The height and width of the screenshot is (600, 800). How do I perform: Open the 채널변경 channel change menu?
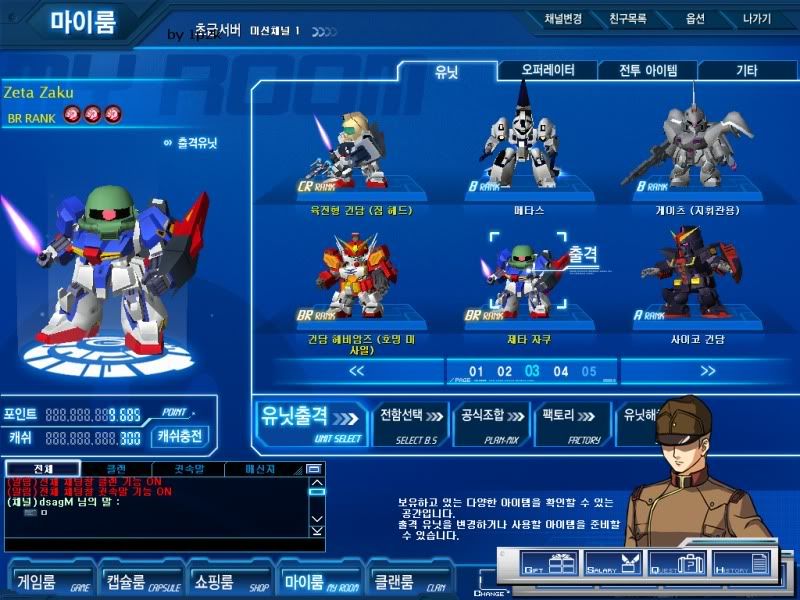[x=562, y=18]
